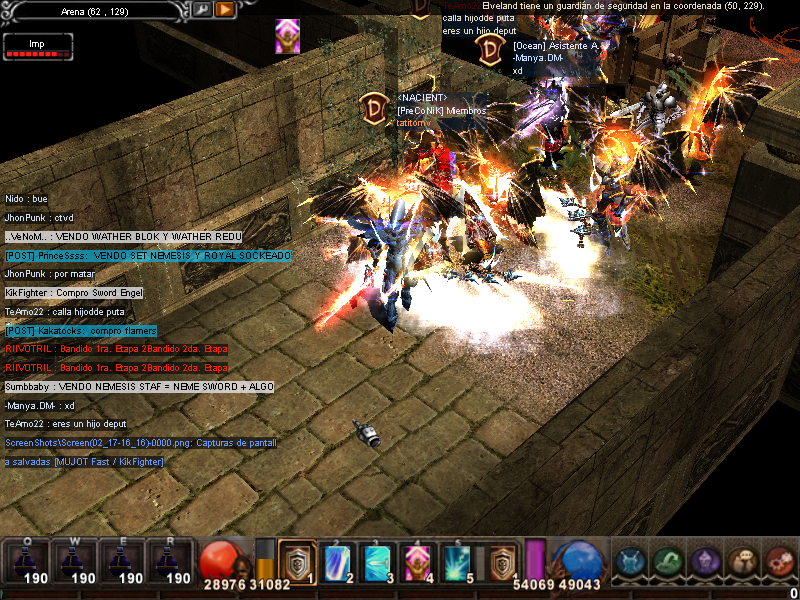Activate the blue skill in slot 2

[x=337, y=561]
